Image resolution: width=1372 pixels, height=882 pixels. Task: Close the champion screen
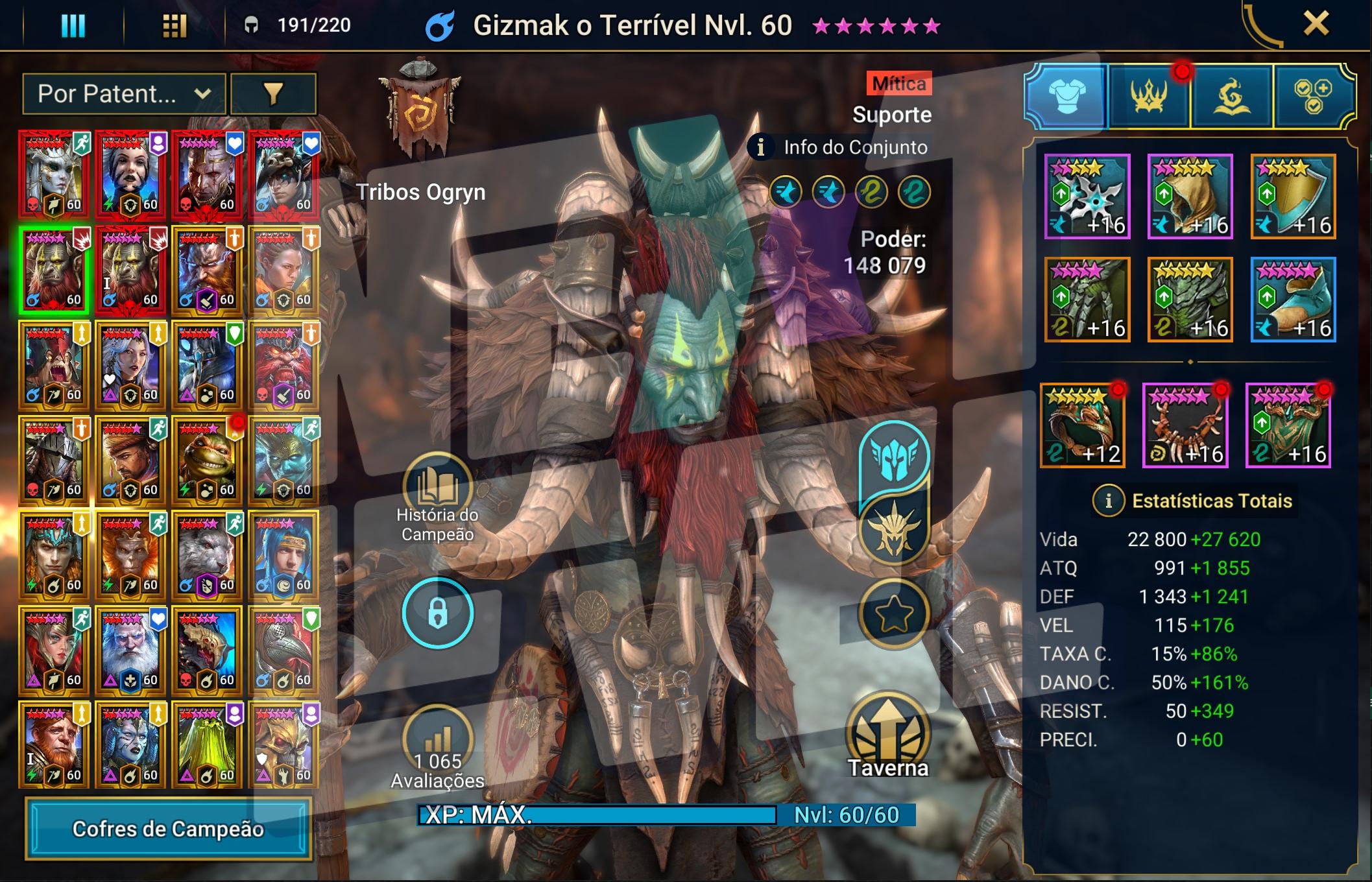click(1316, 25)
